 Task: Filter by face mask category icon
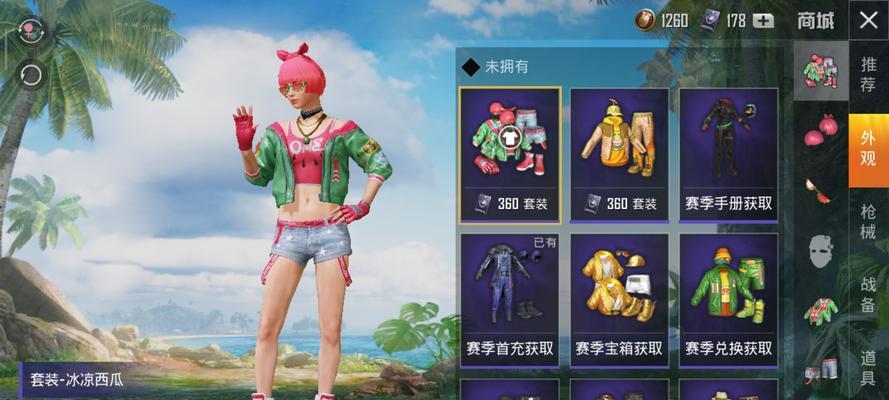pyautogui.click(x=821, y=248)
